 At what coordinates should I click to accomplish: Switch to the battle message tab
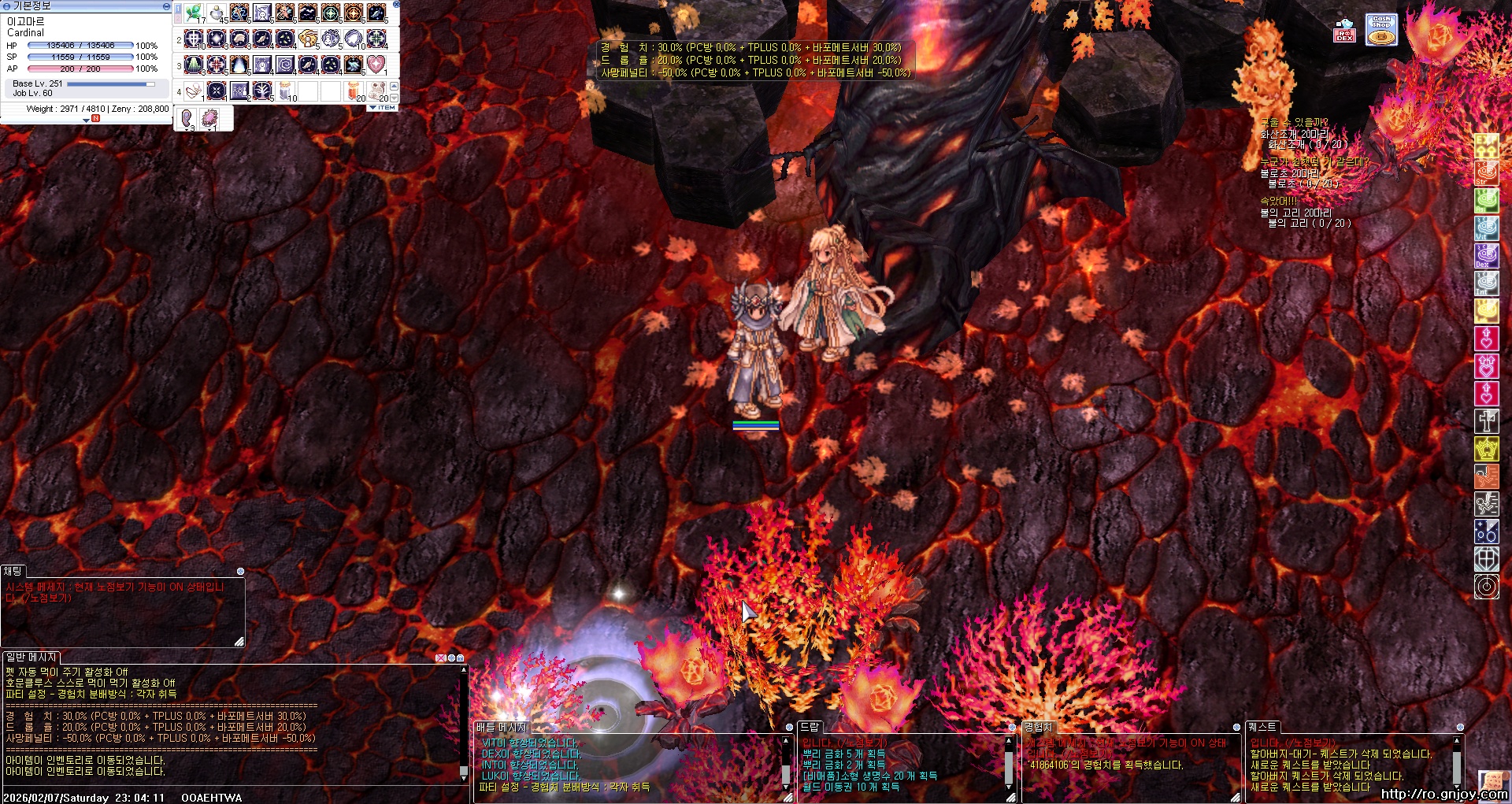(x=501, y=727)
